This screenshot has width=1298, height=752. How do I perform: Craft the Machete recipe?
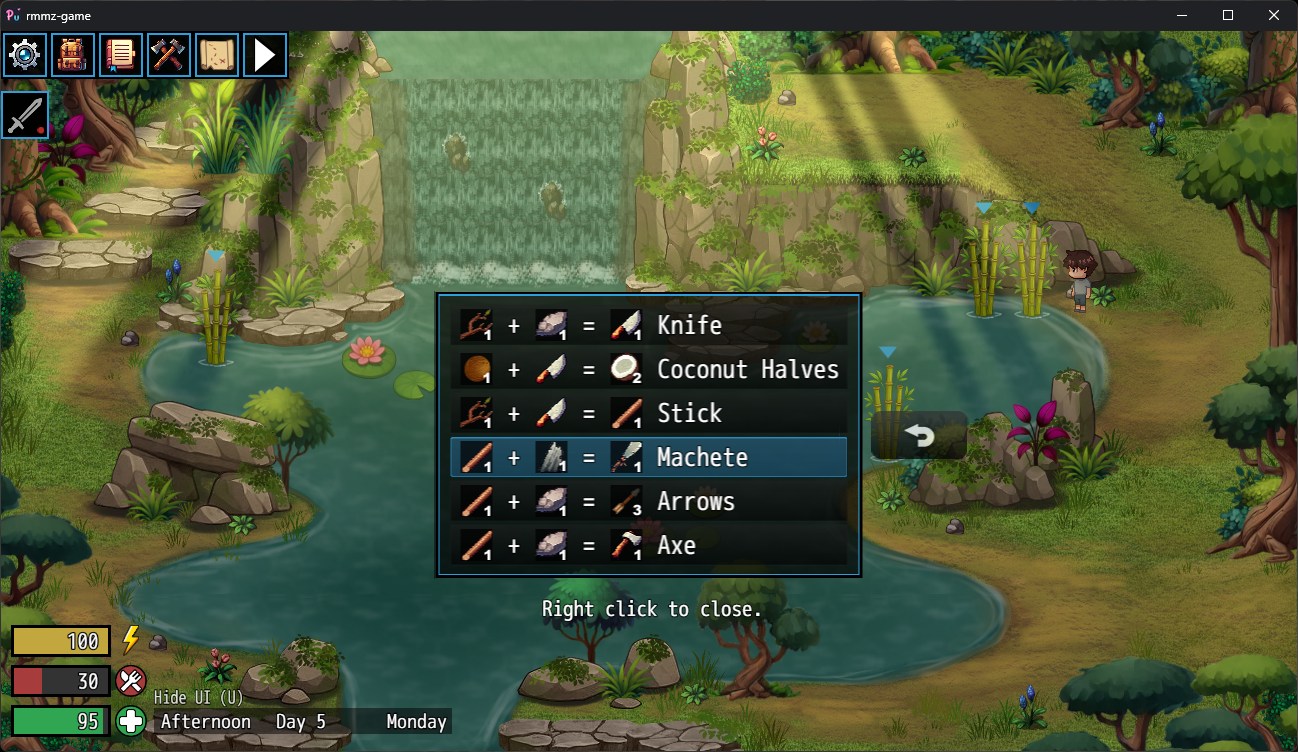pyautogui.click(x=648, y=457)
